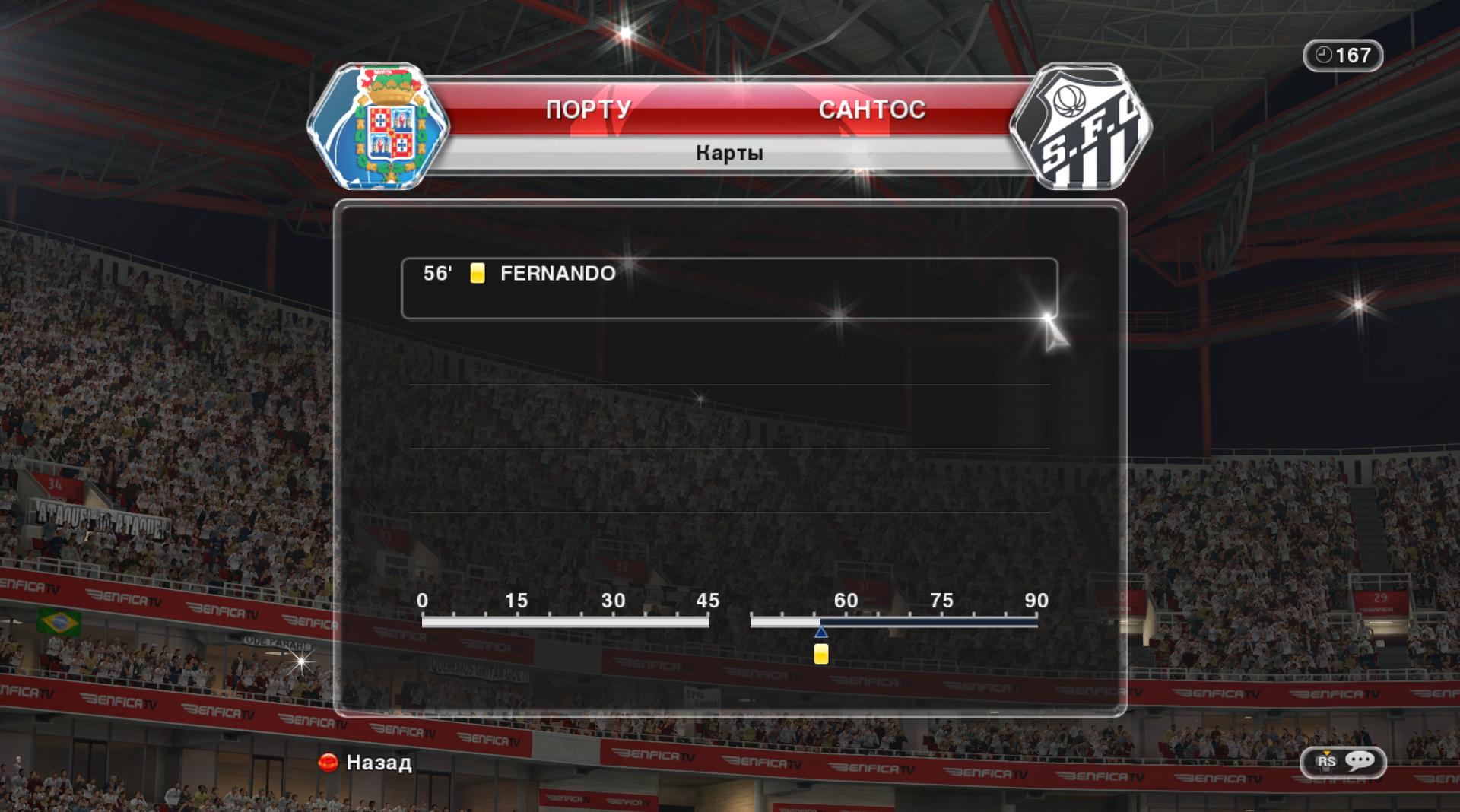Image resolution: width=1460 pixels, height=812 pixels.
Task: Open the chat speech bubble icon
Action: click(x=1360, y=761)
